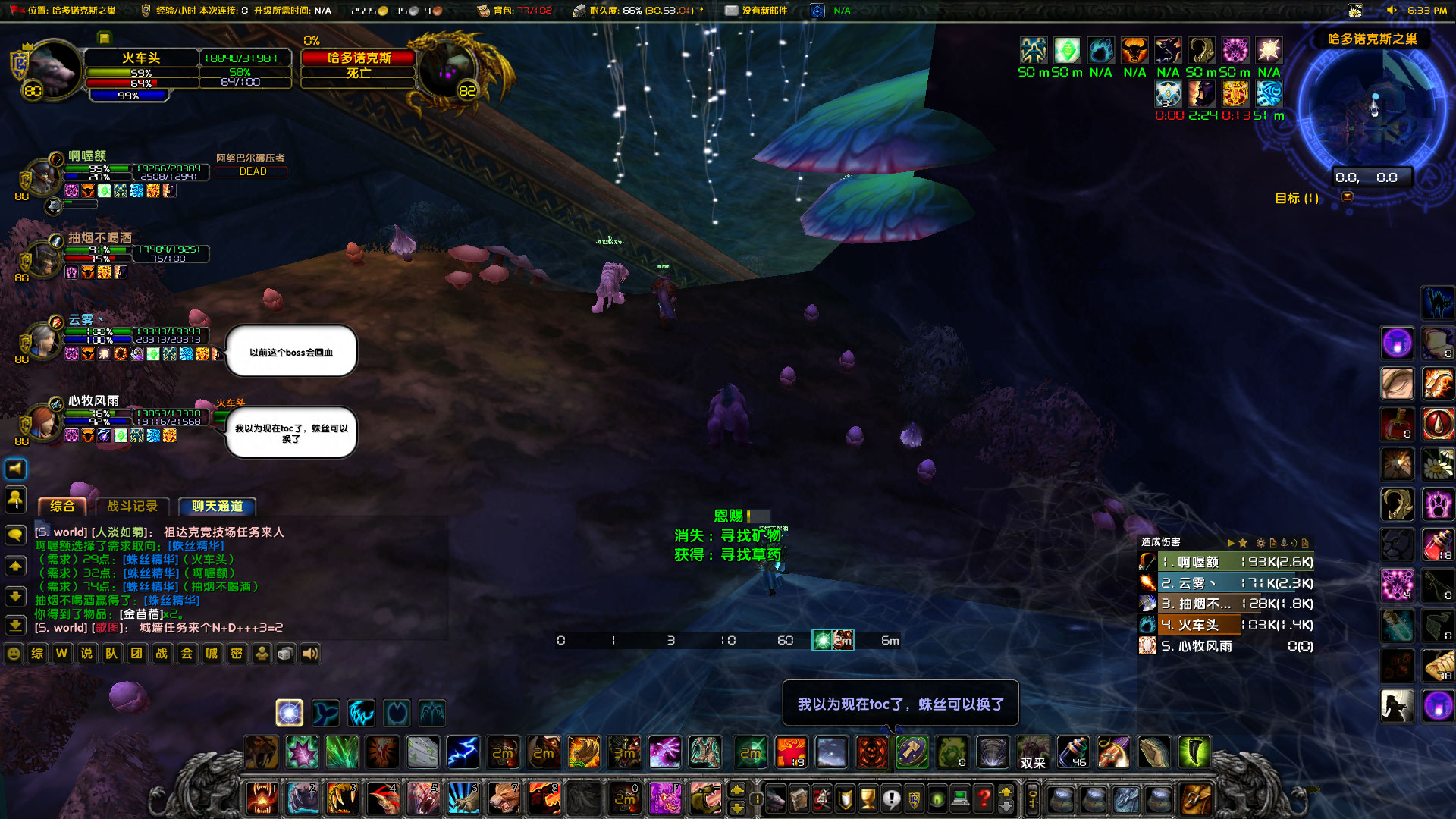The height and width of the screenshot is (819, 1456).
Task: Click the [金苜蓿] loot link in chat
Action: pos(141,615)
